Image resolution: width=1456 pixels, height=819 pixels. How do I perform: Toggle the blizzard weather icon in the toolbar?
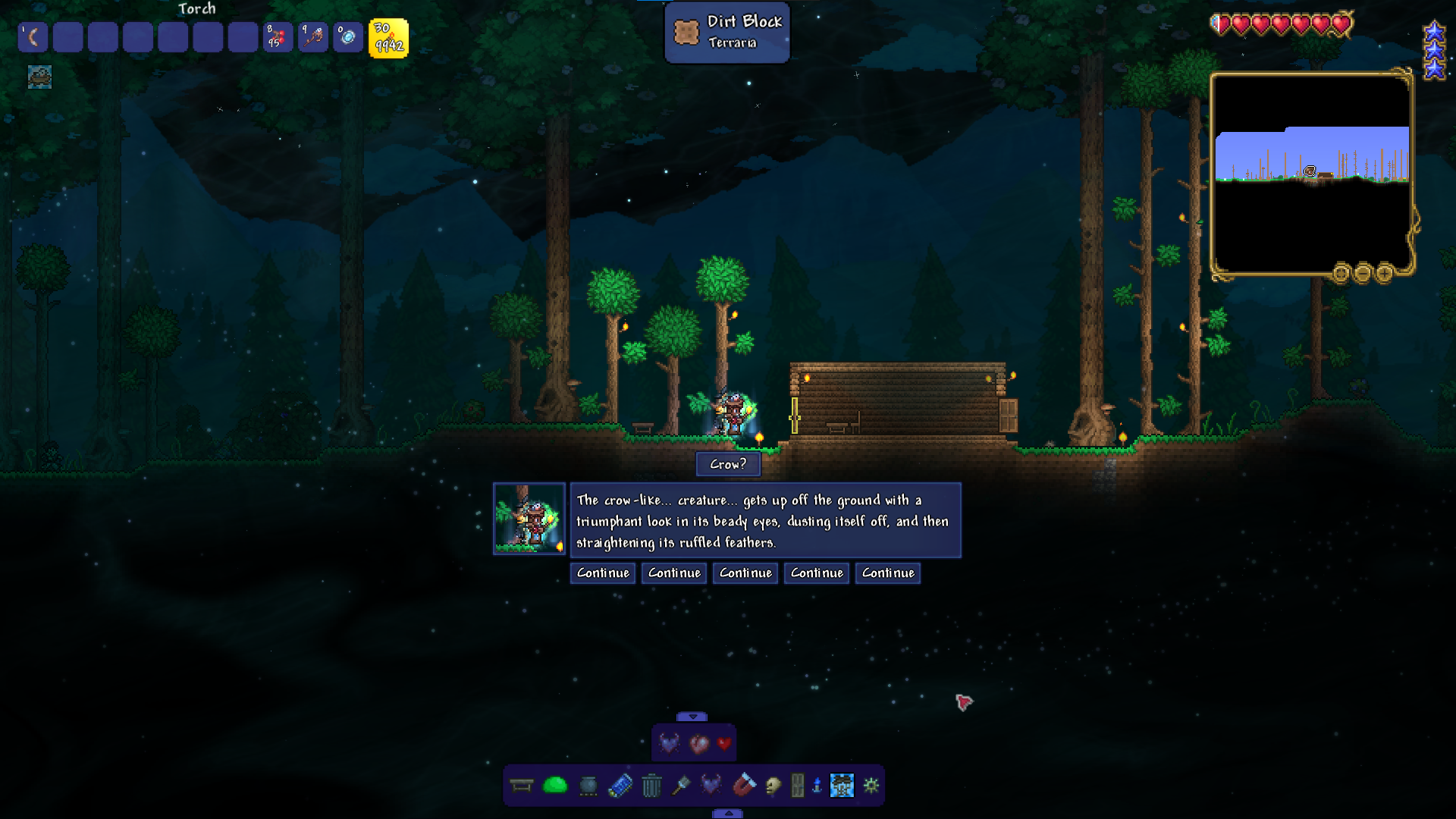[842, 786]
